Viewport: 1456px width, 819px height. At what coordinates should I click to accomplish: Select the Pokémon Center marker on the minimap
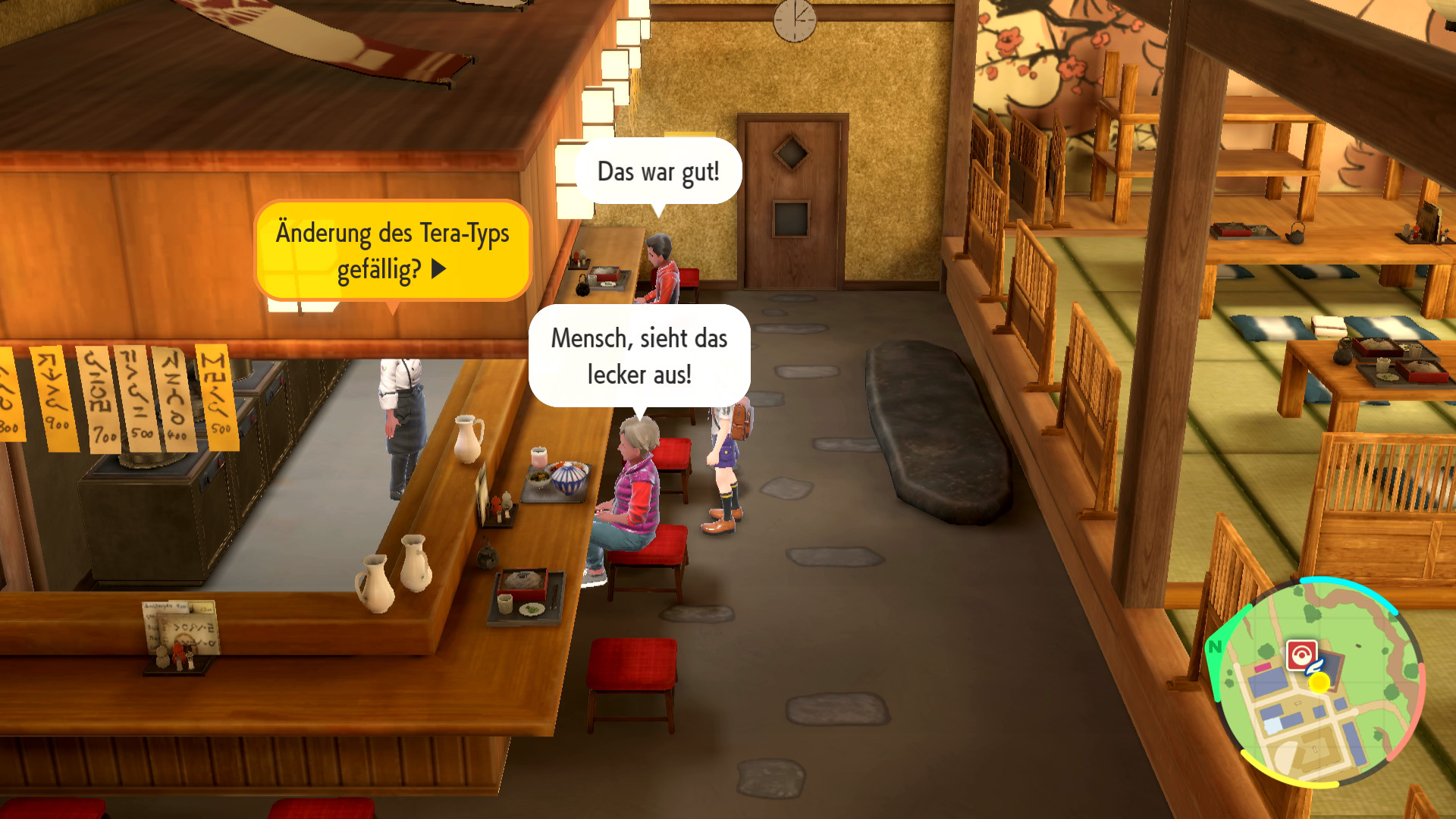pos(1301,654)
